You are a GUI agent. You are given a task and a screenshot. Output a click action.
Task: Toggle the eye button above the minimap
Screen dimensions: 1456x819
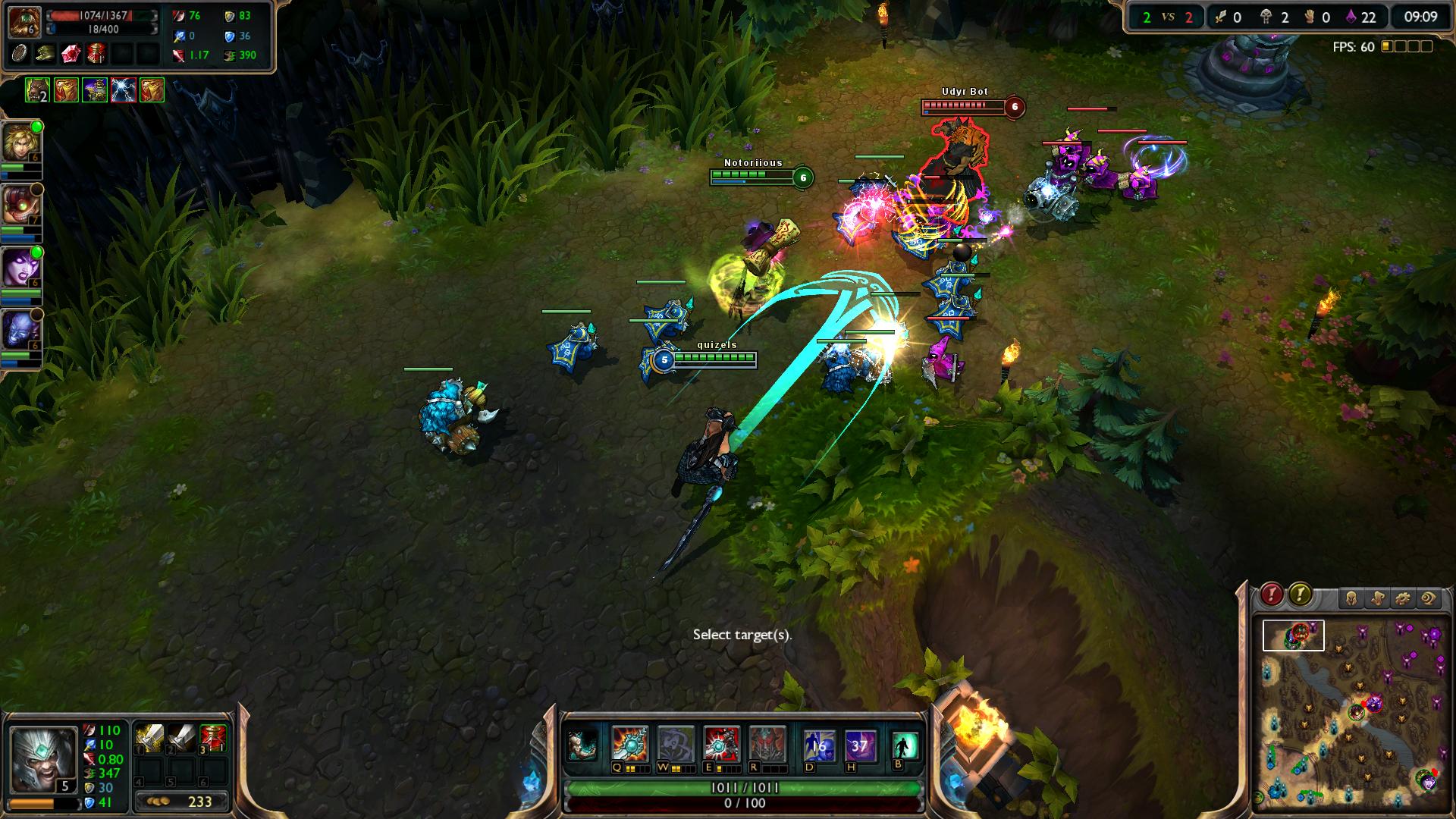click(1428, 598)
